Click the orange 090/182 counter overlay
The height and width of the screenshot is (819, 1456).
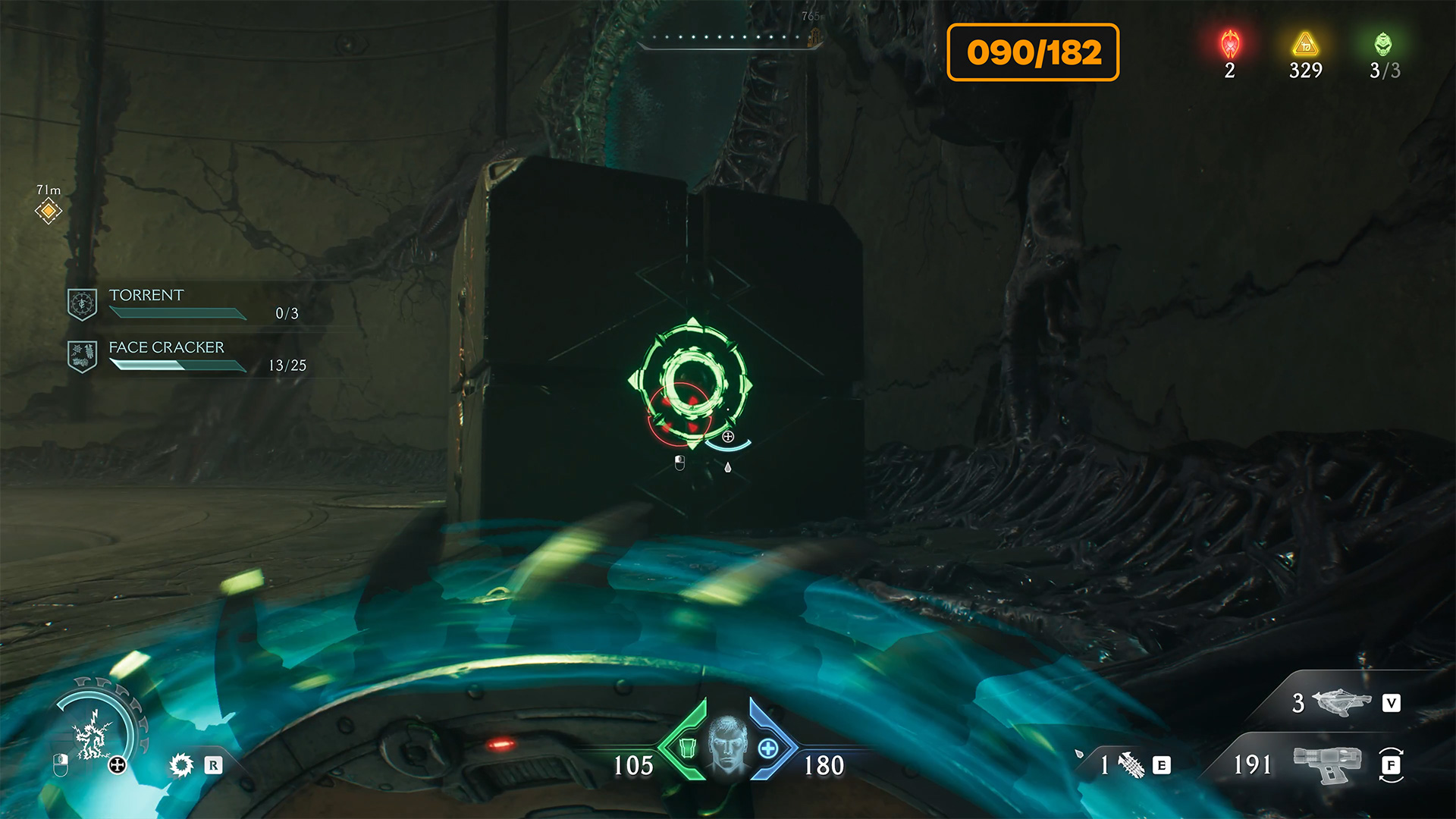point(1033,52)
